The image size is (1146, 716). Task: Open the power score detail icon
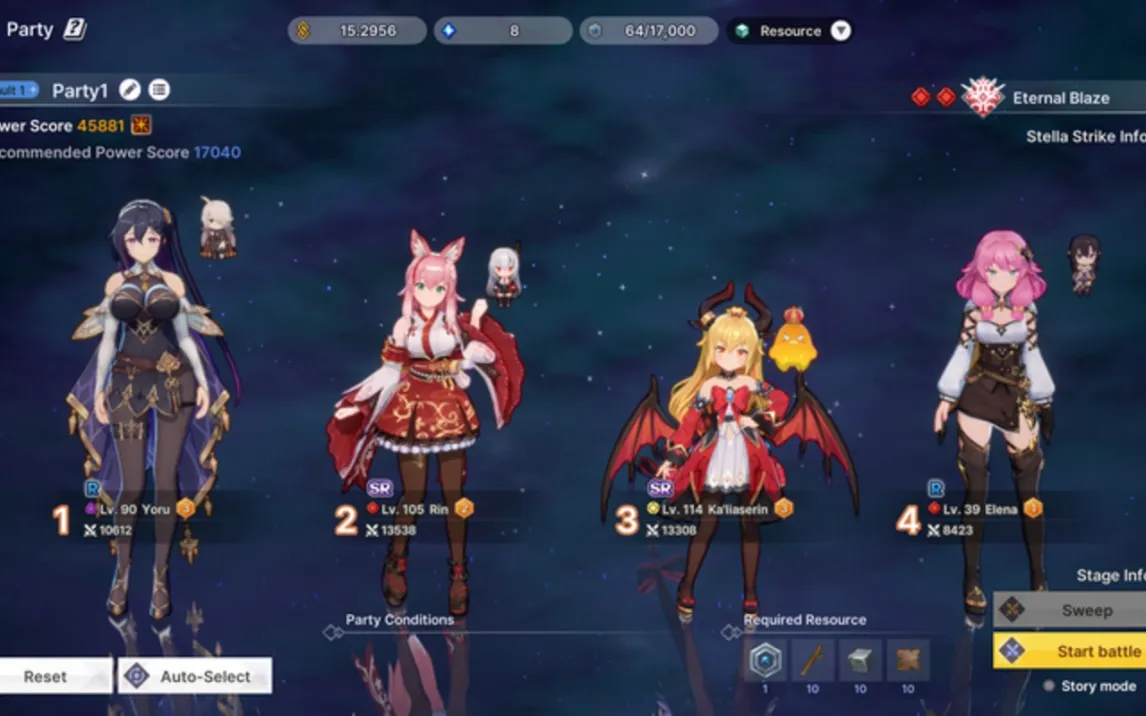tap(141, 126)
